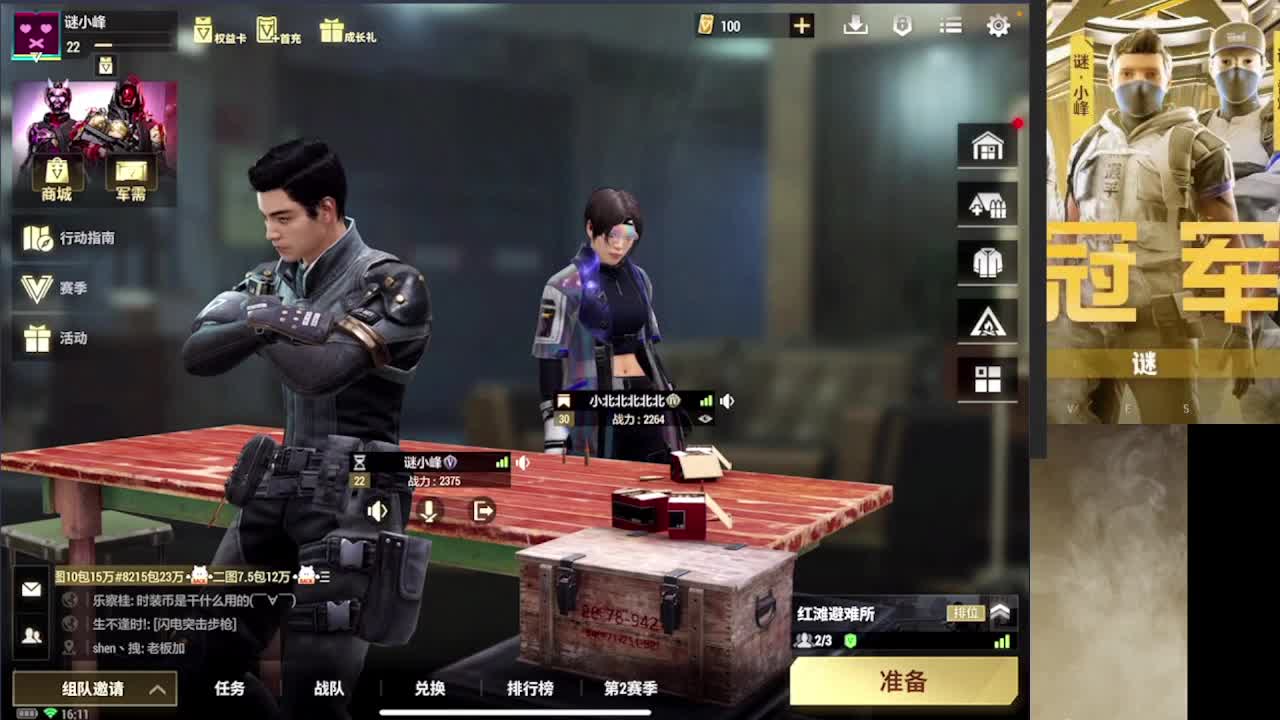Open the security lock icon in top bar
The width and height of the screenshot is (1280, 720).
tap(903, 25)
